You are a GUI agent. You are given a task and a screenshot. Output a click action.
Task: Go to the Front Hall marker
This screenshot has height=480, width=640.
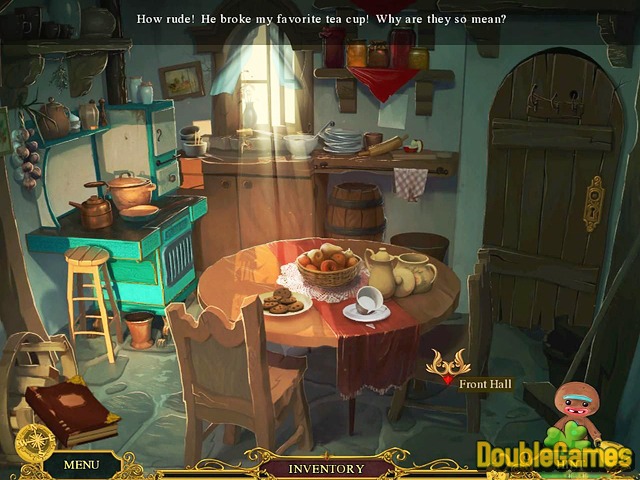pyautogui.click(x=448, y=368)
